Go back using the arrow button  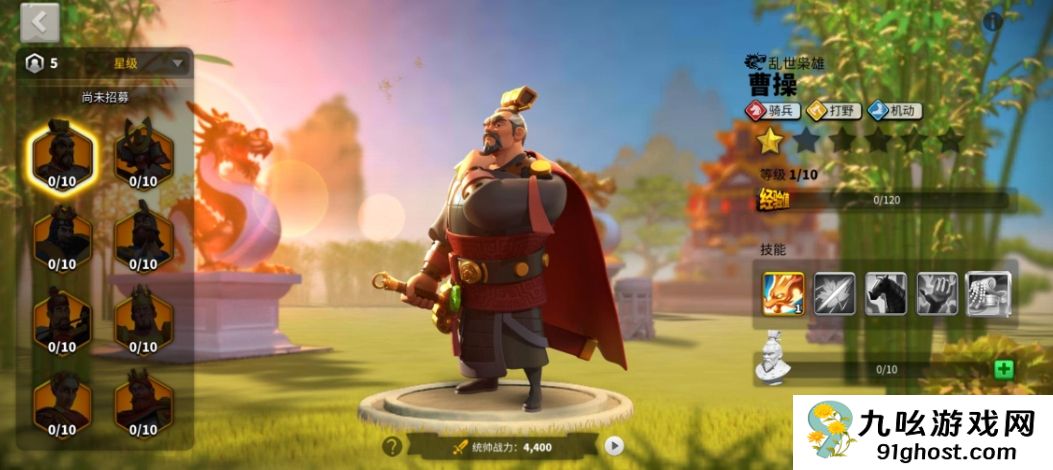(x=39, y=21)
